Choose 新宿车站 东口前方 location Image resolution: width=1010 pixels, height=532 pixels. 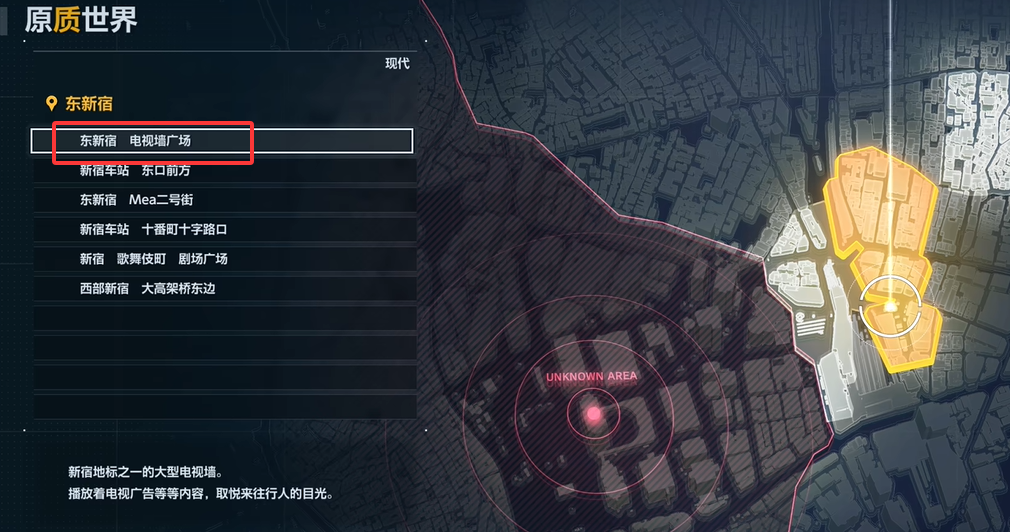[x=224, y=171]
